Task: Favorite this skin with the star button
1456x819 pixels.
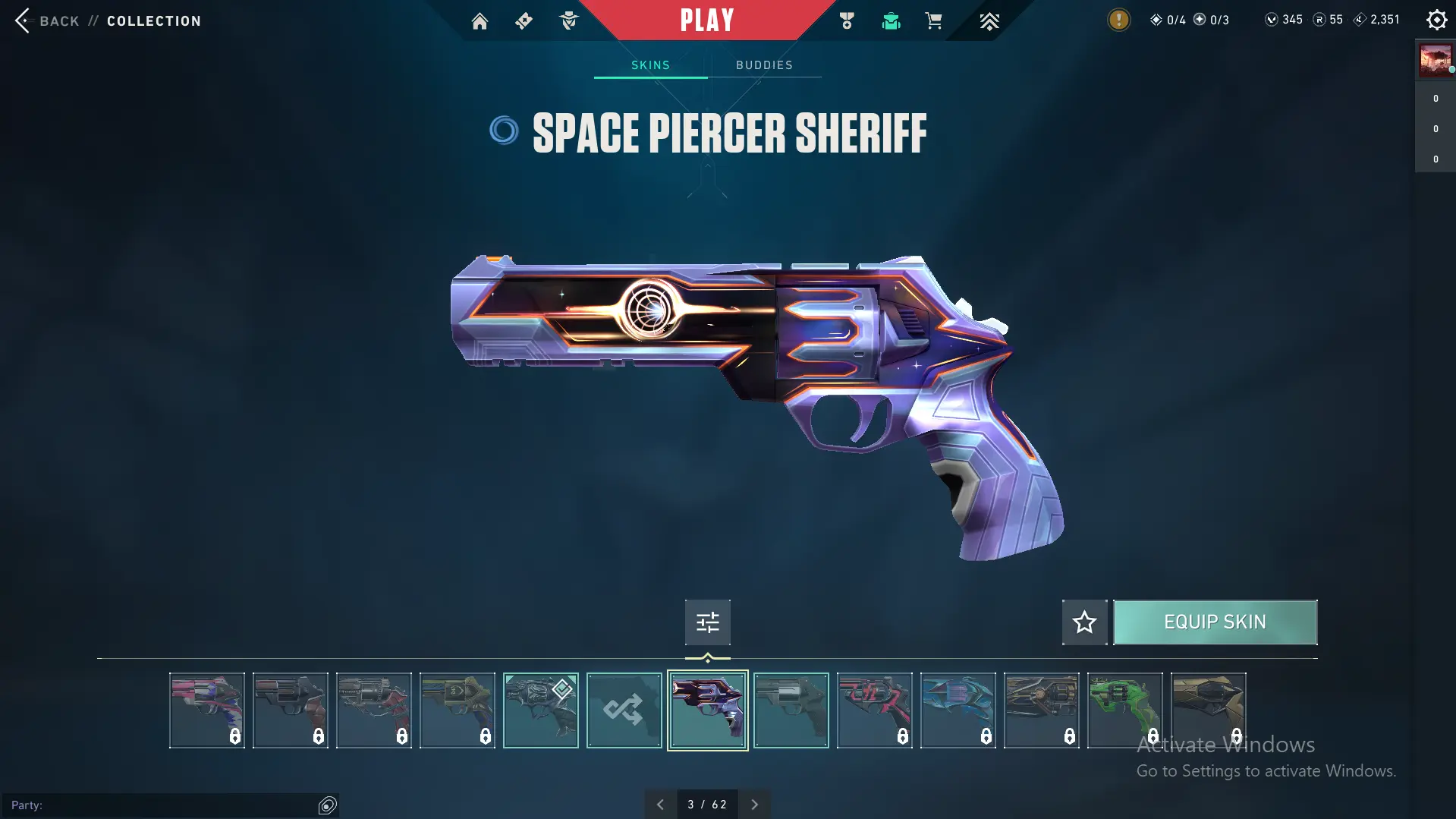Action: point(1084,622)
